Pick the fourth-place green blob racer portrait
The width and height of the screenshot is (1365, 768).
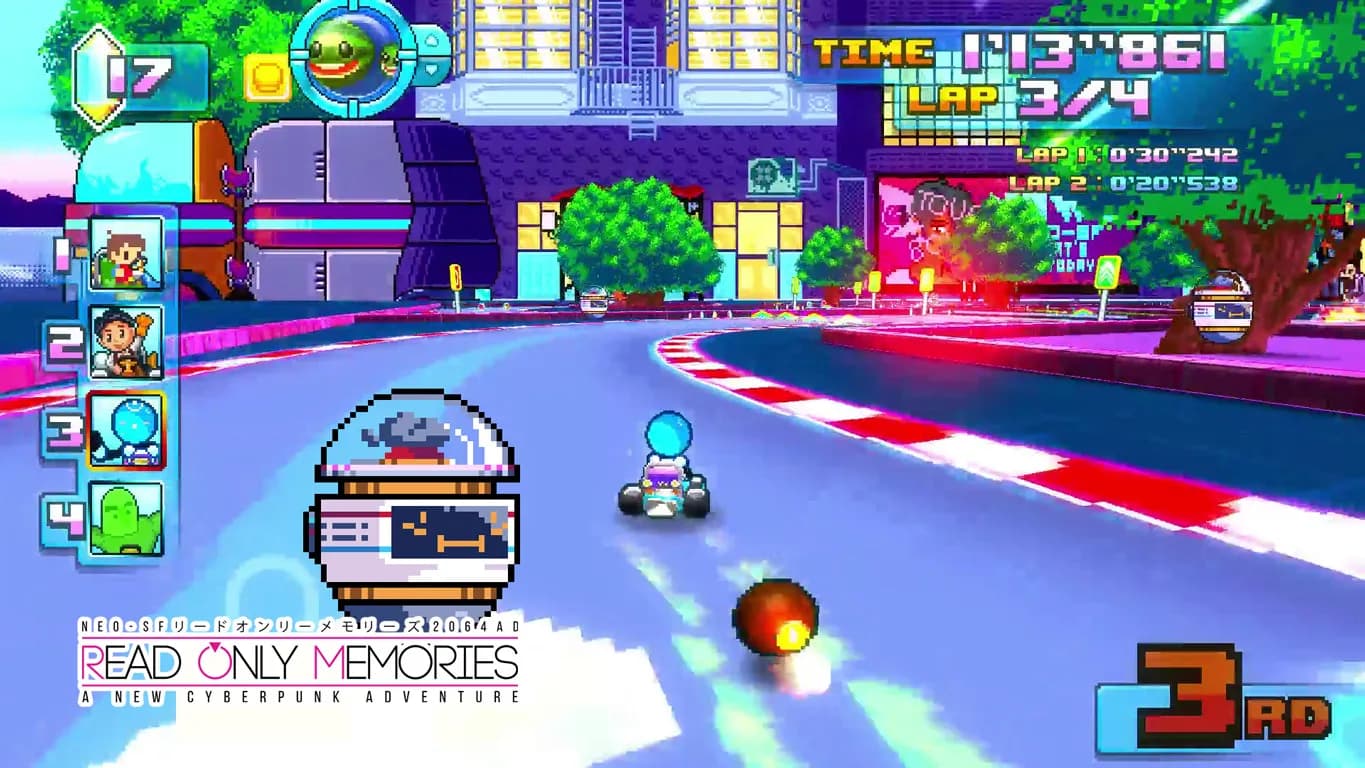pos(126,518)
